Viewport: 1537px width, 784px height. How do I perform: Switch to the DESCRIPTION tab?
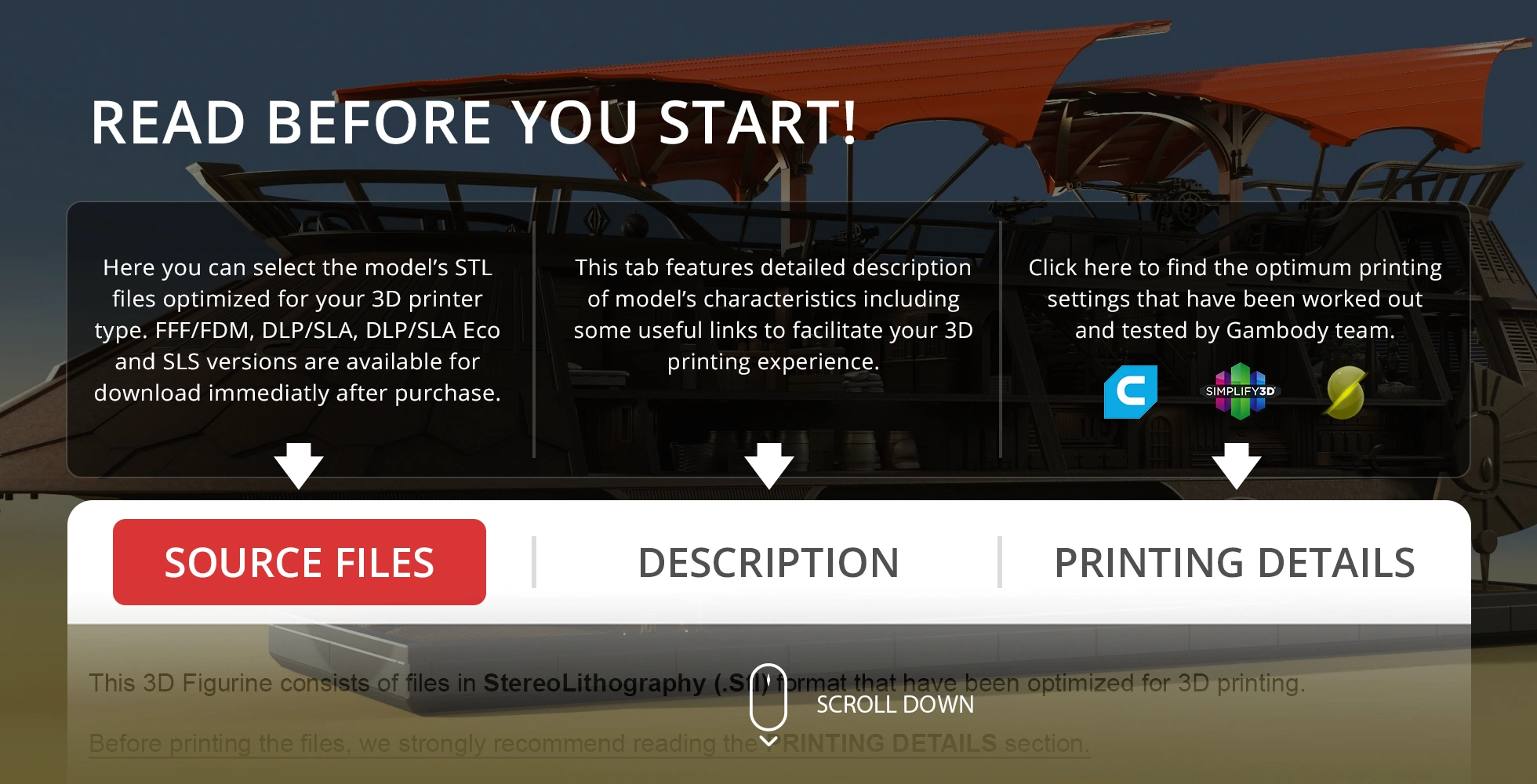769,562
